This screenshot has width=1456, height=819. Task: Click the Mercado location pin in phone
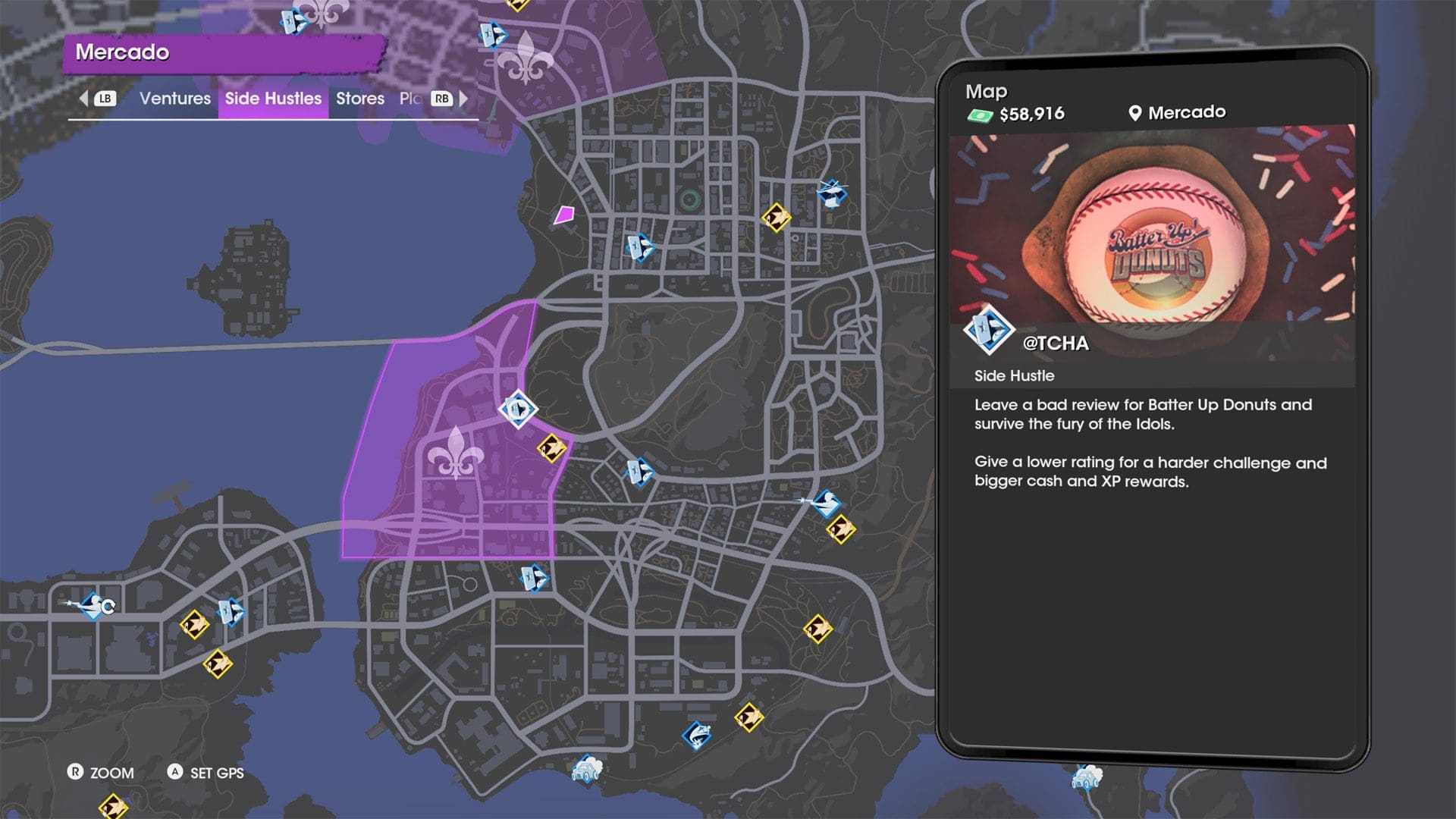(x=1134, y=113)
